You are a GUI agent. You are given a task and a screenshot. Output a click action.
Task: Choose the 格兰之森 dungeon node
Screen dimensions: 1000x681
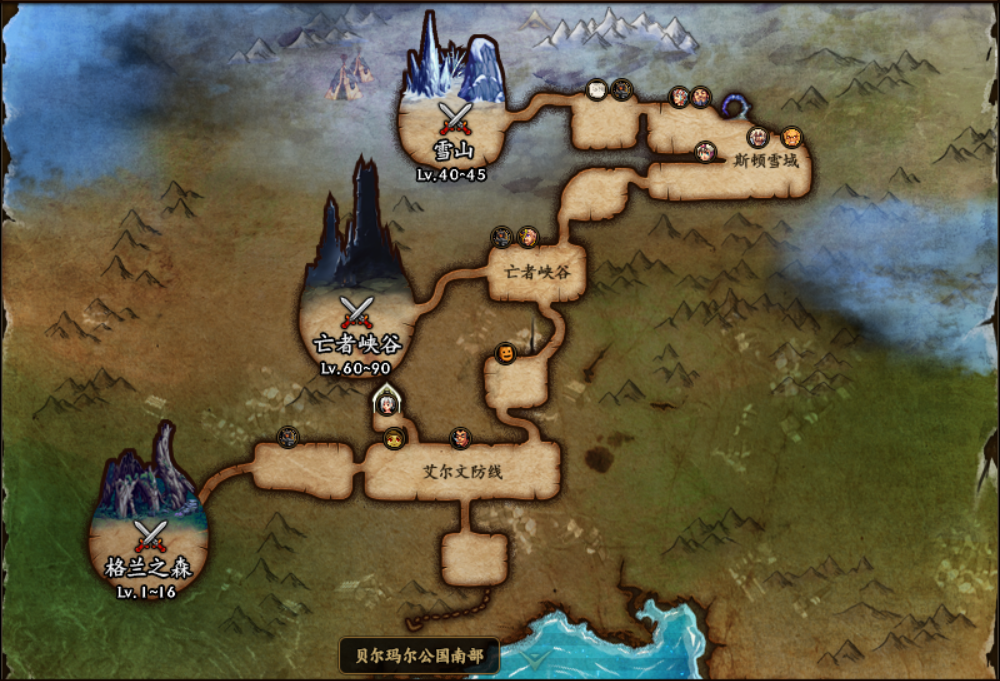coord(149,540)
